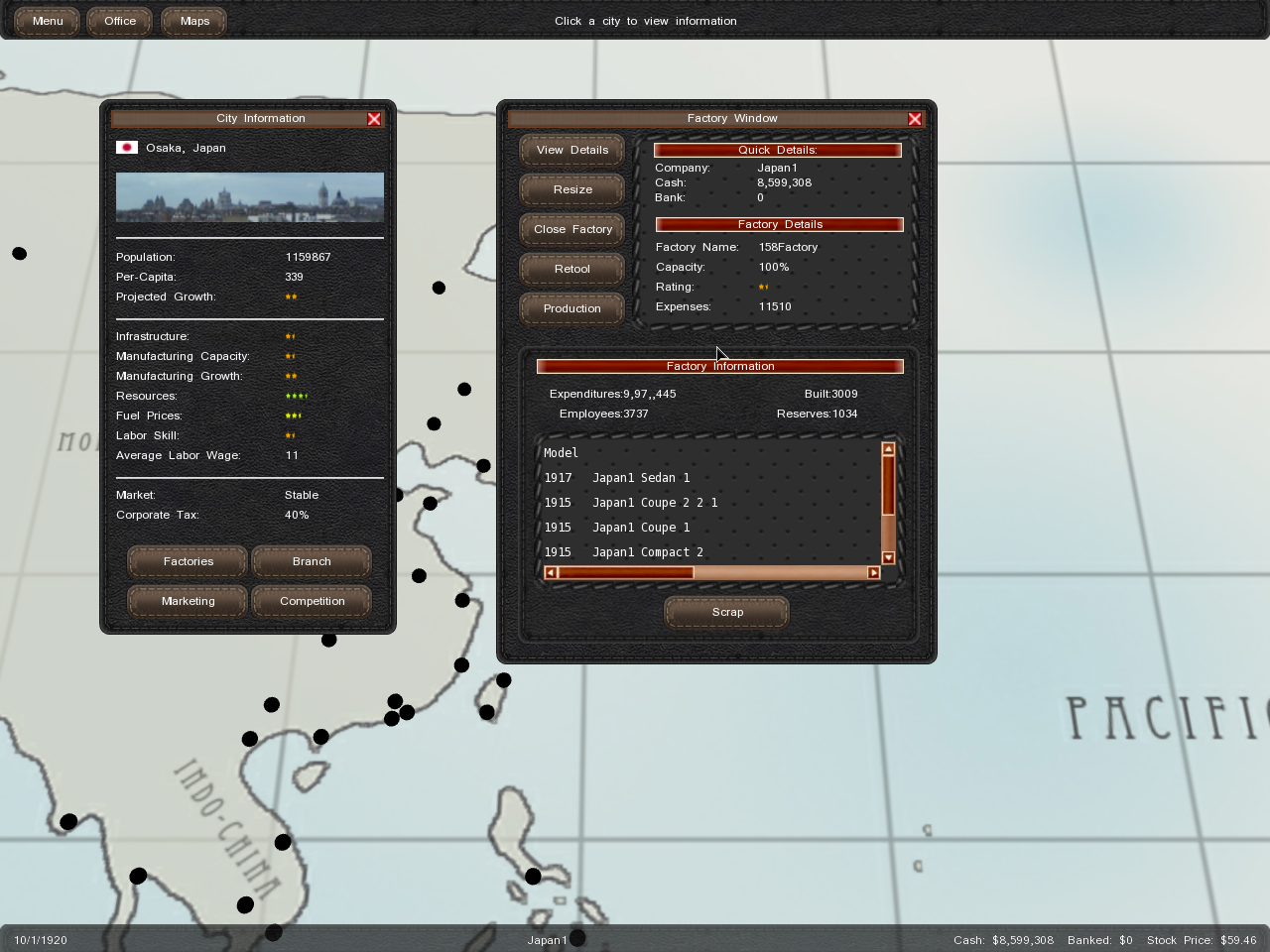
Task: Show Osaka's Factories list
Action: coord(188,561)
